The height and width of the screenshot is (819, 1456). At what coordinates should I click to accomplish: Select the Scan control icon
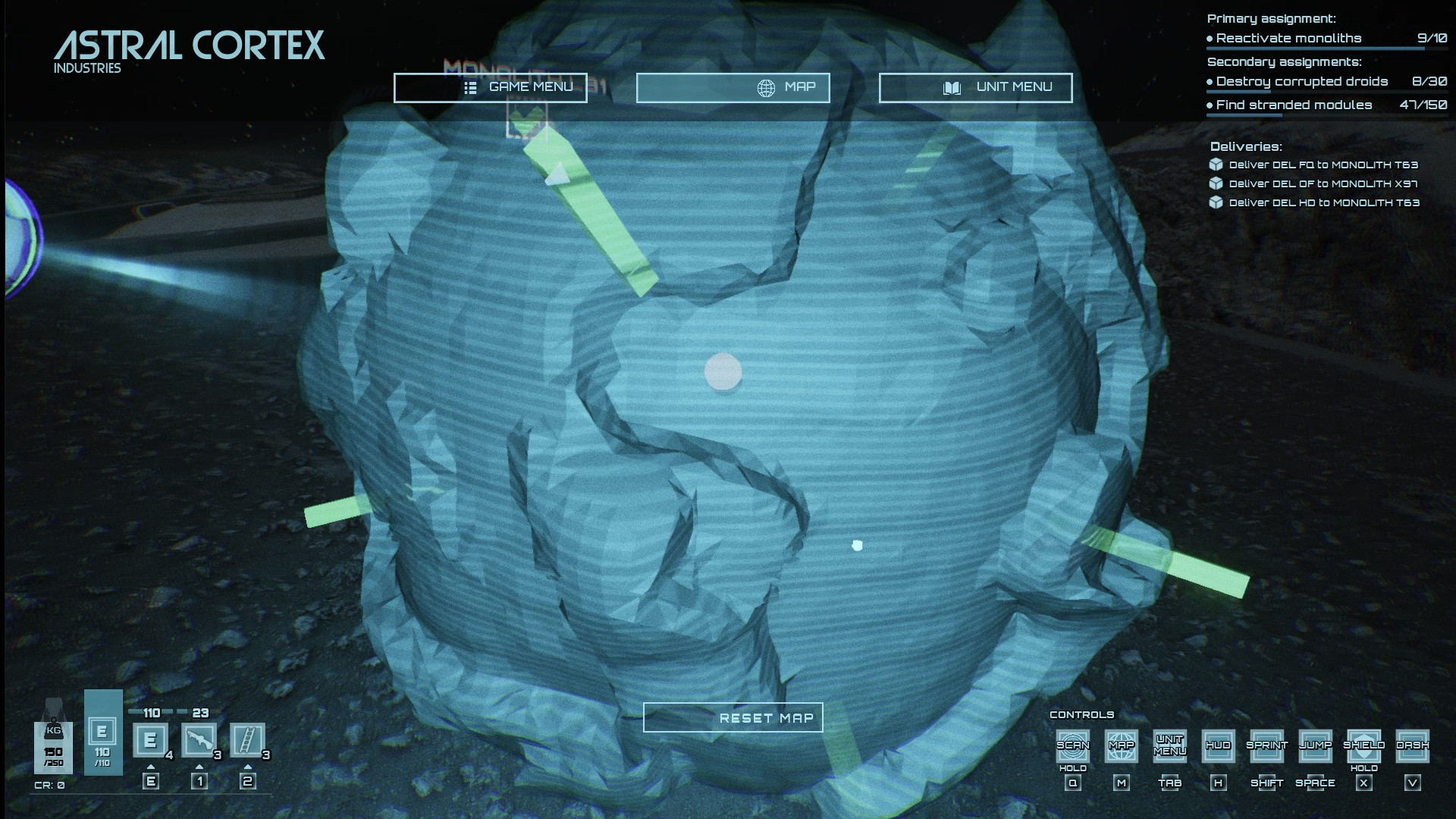(x=1072, y=747)
